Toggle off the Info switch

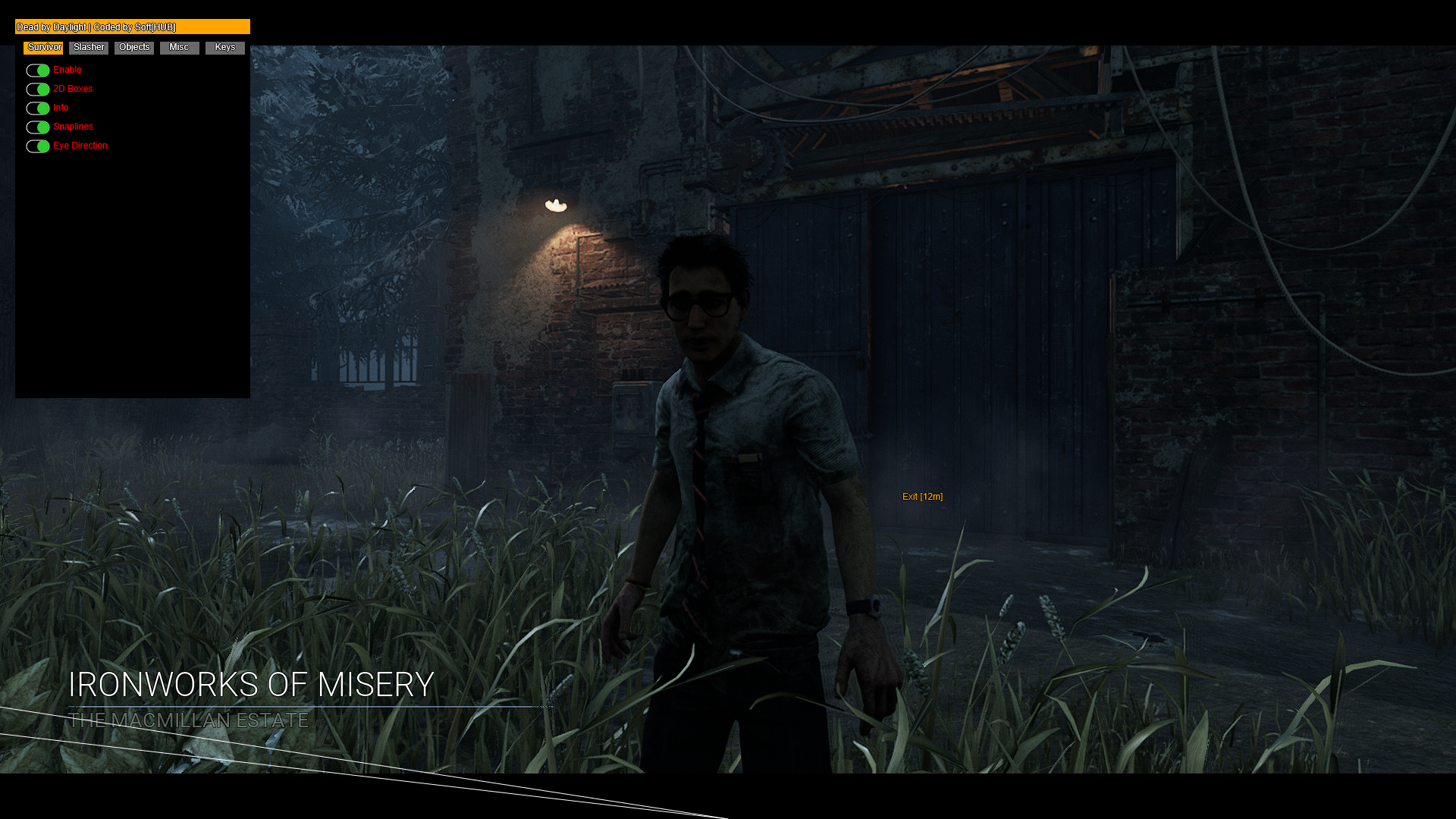coord(37,108)
